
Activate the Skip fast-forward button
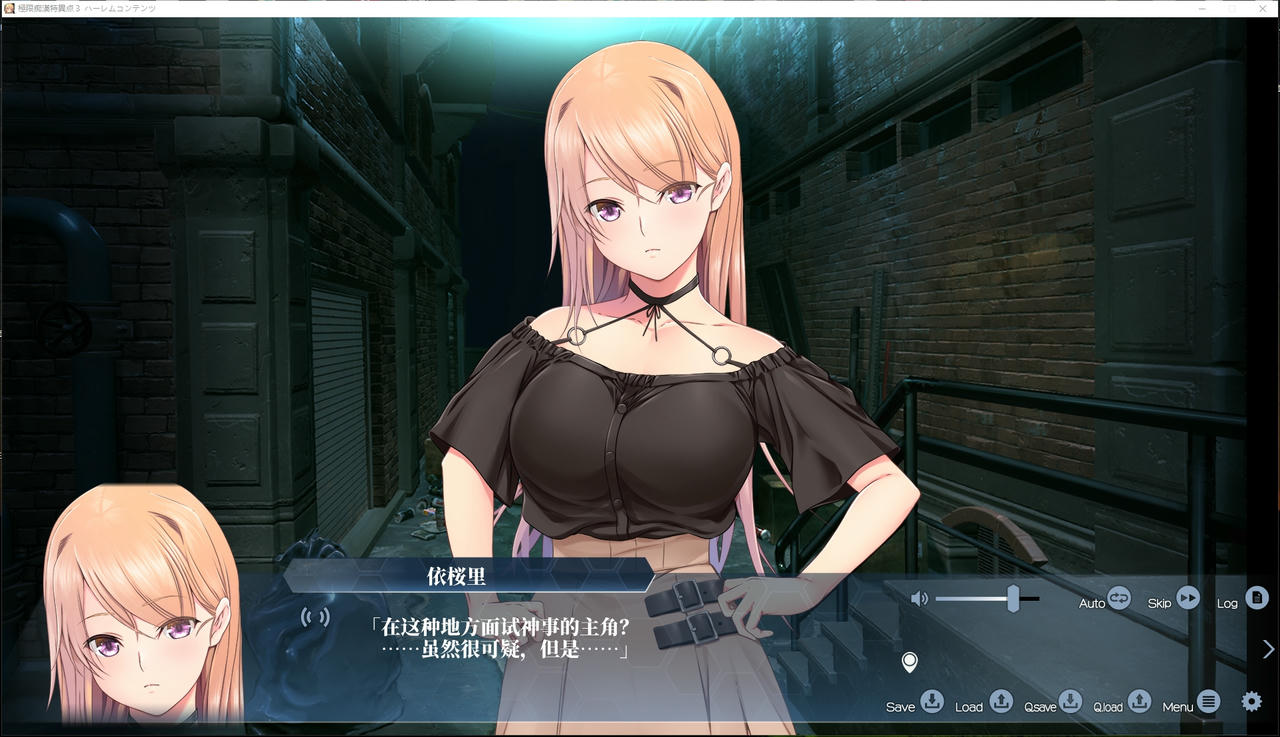[x=1187, y=598]
